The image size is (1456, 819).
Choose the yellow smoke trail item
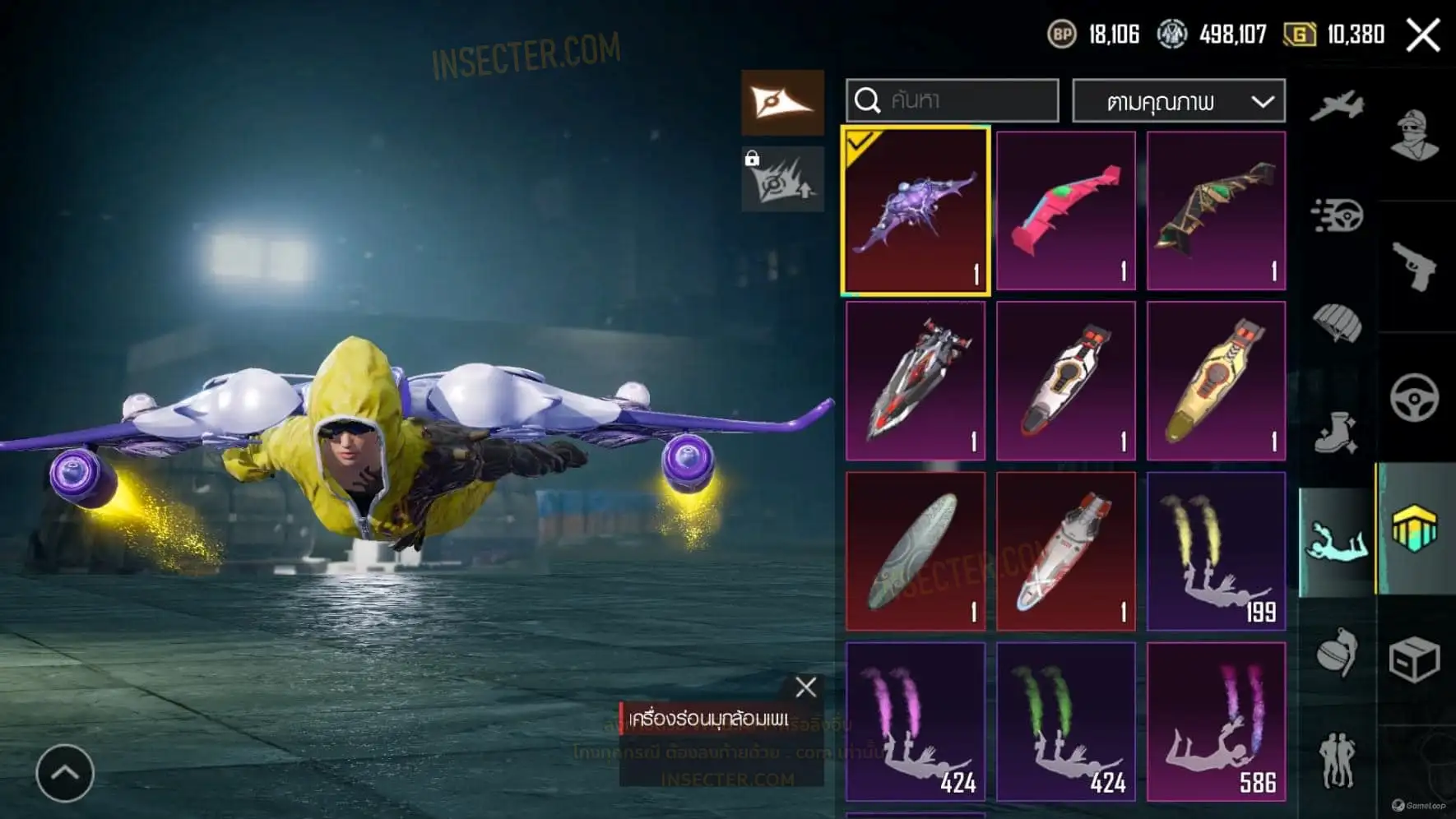(x=1216, y=551)
